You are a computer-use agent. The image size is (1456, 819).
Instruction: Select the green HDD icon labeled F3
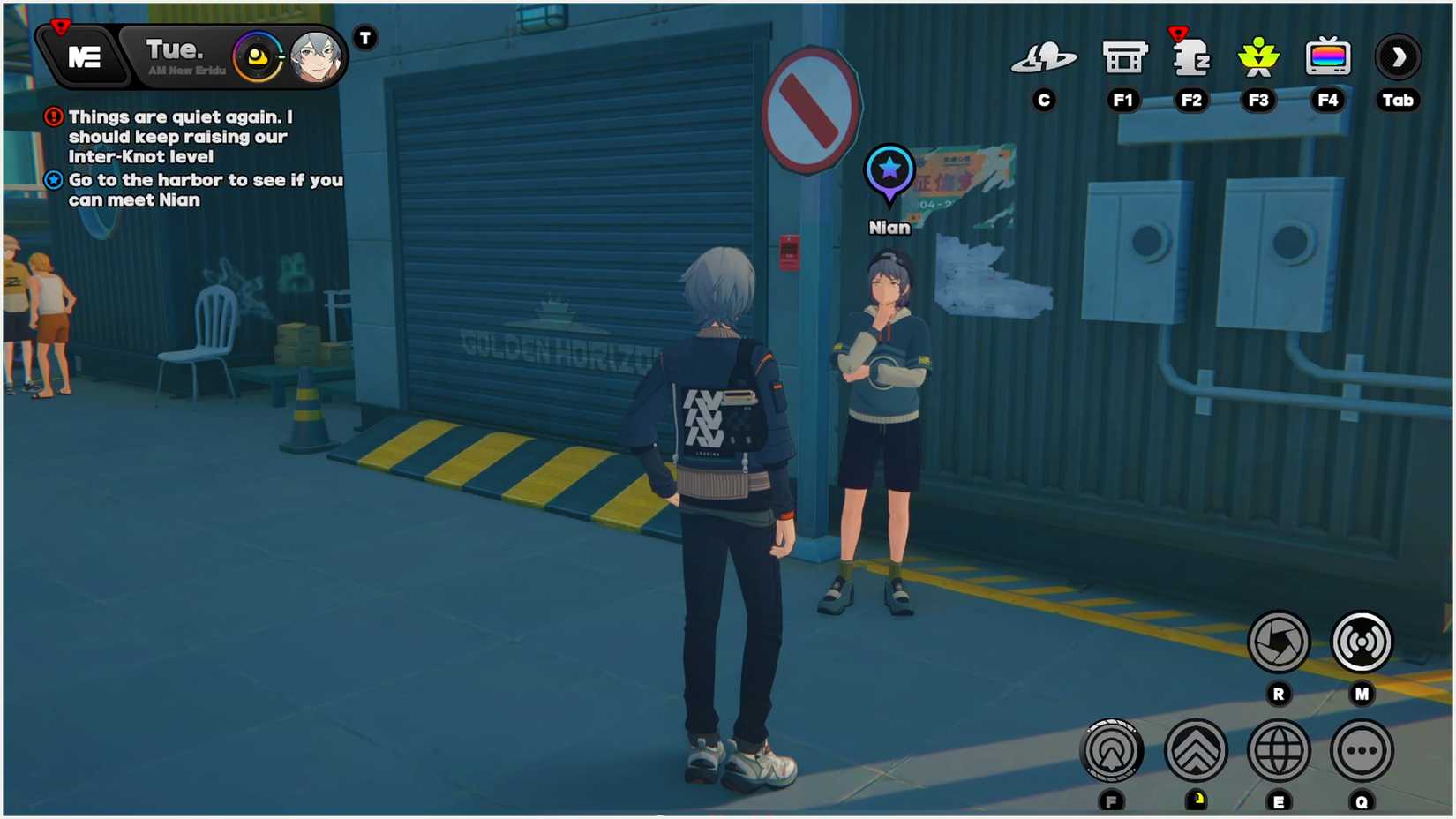tap(1259, 56)
